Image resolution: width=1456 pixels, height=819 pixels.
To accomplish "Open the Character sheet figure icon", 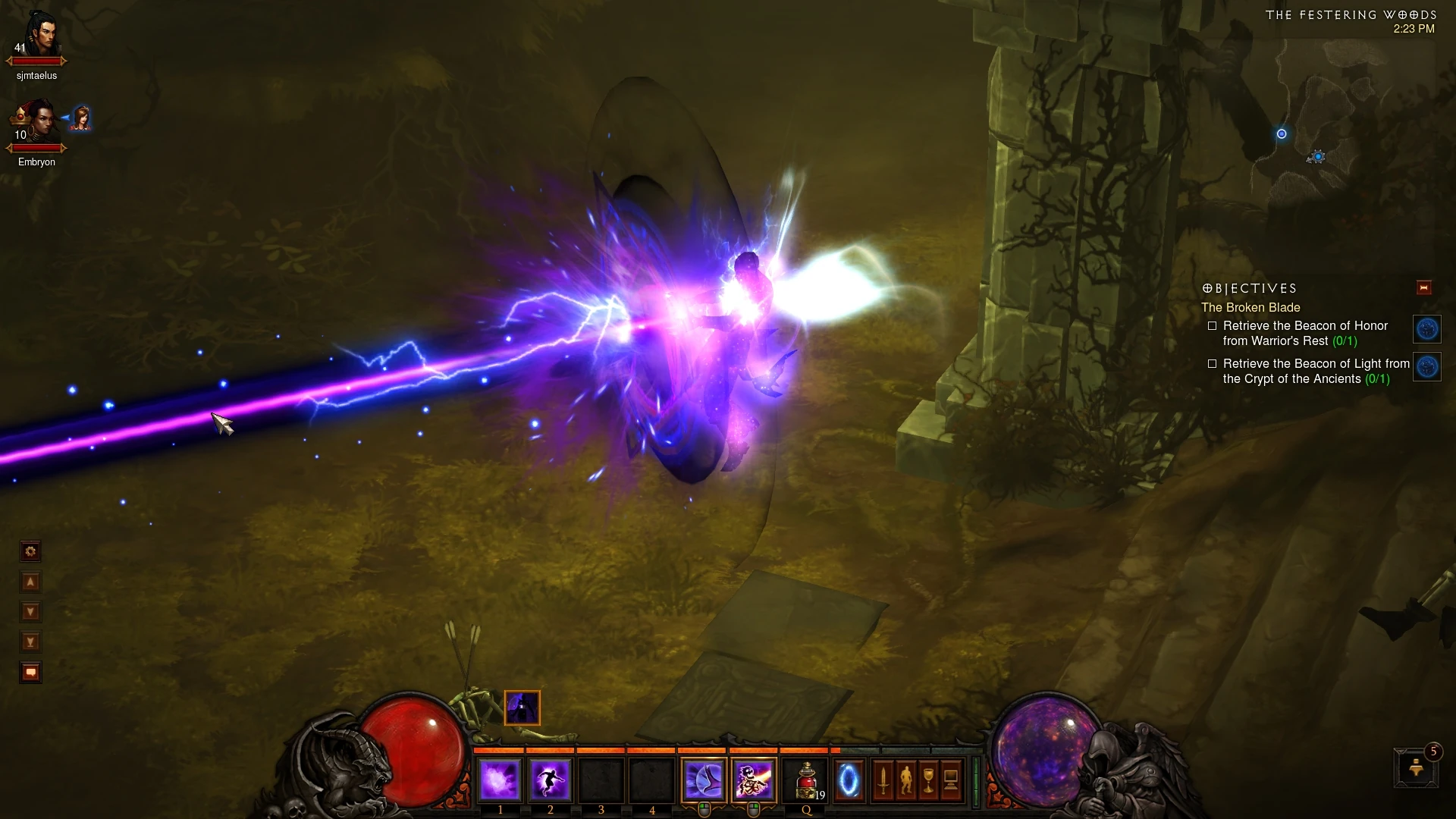I will coord(907,780).
